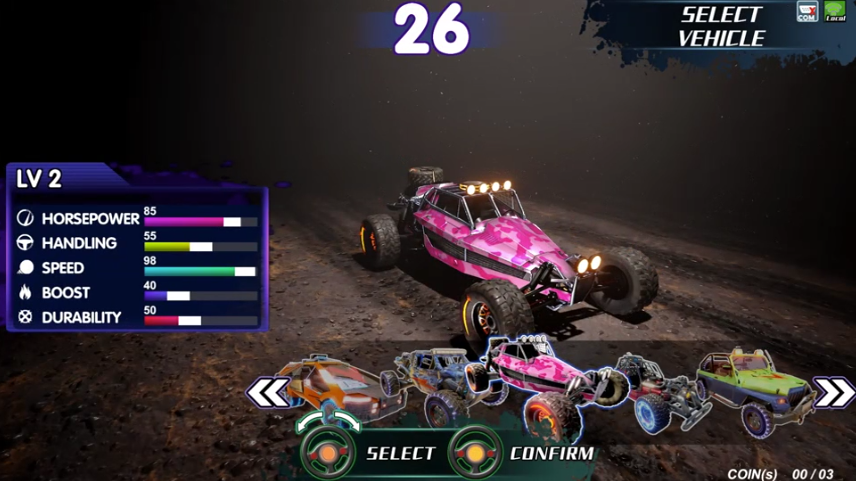This screenshot has width=856, height=481.
Task: Click the COM status icon
Action: (x=807, y=12)
